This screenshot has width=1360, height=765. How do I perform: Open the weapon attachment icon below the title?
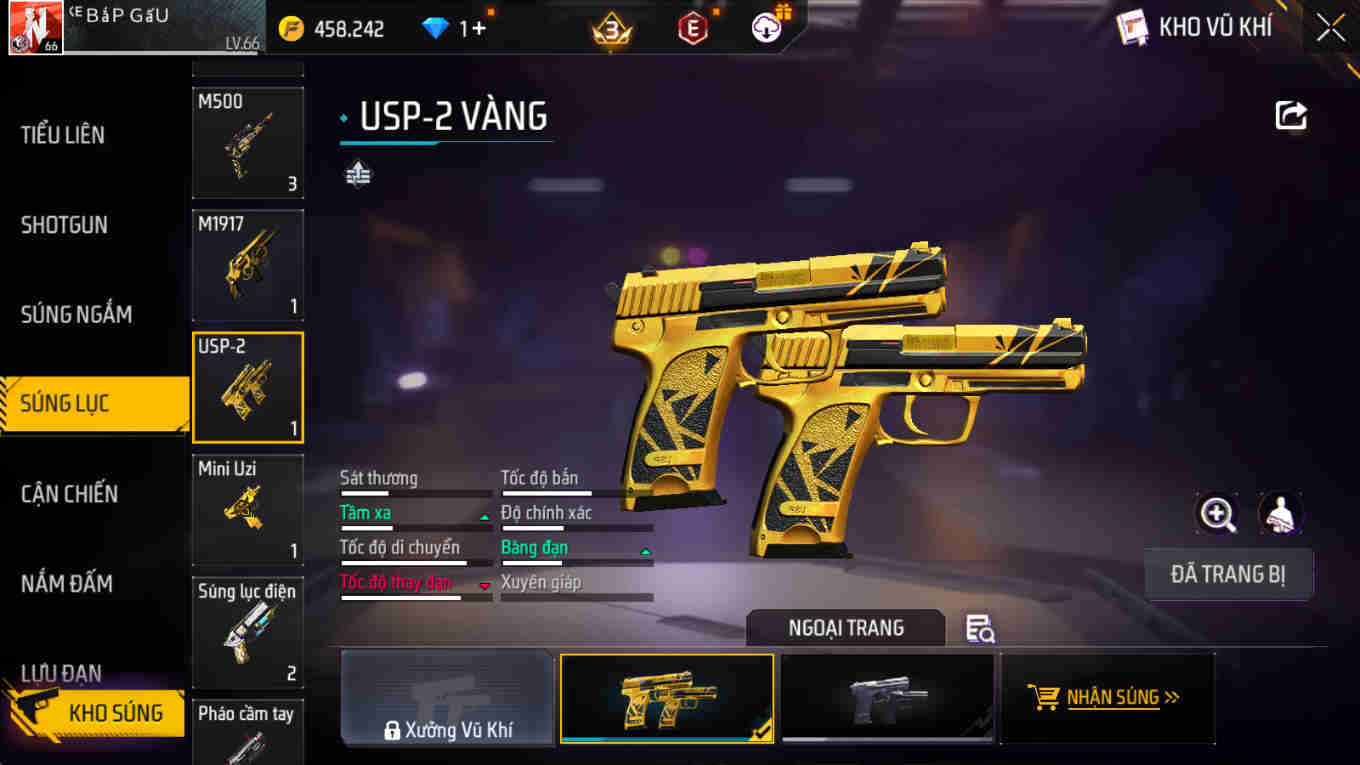point(358,172)
